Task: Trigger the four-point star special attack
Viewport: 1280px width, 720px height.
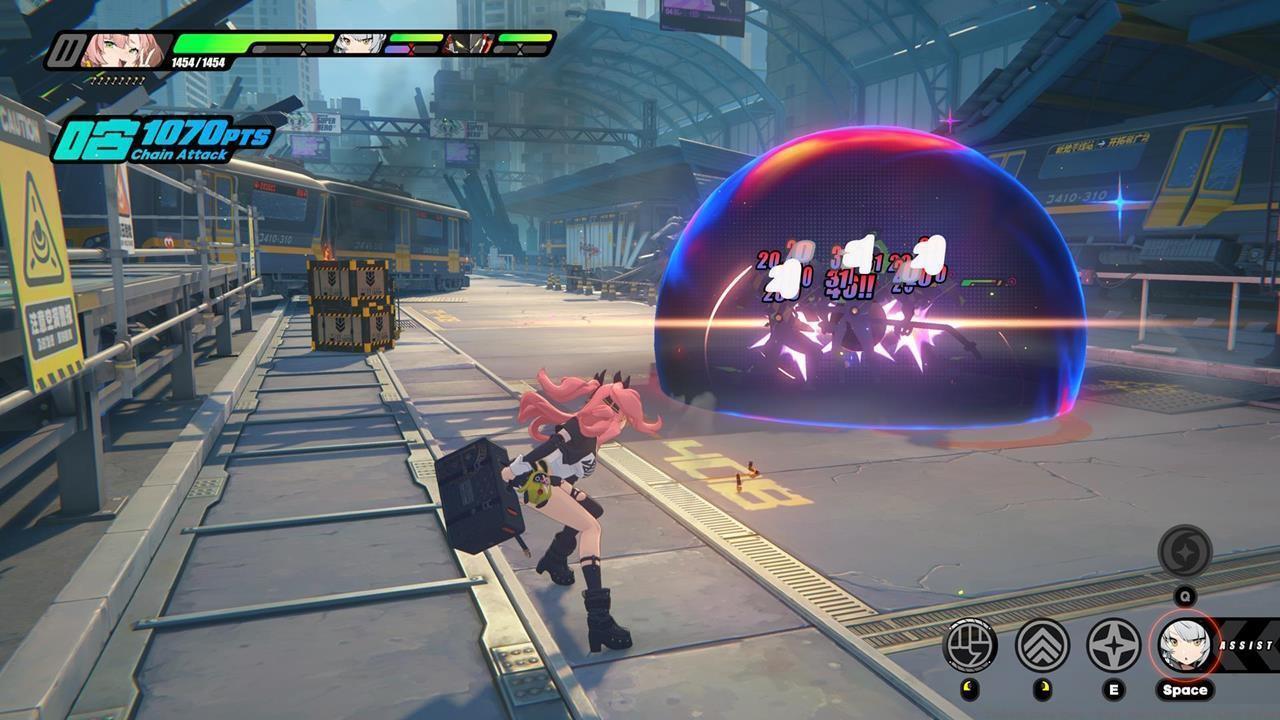Action: 1113,645
